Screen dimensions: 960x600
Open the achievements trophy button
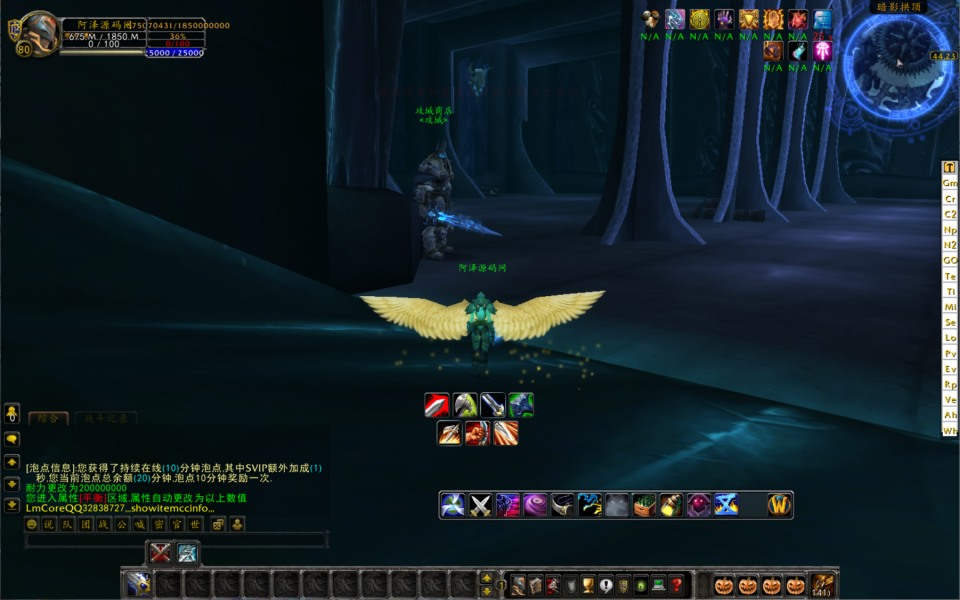tap(589, 585)
